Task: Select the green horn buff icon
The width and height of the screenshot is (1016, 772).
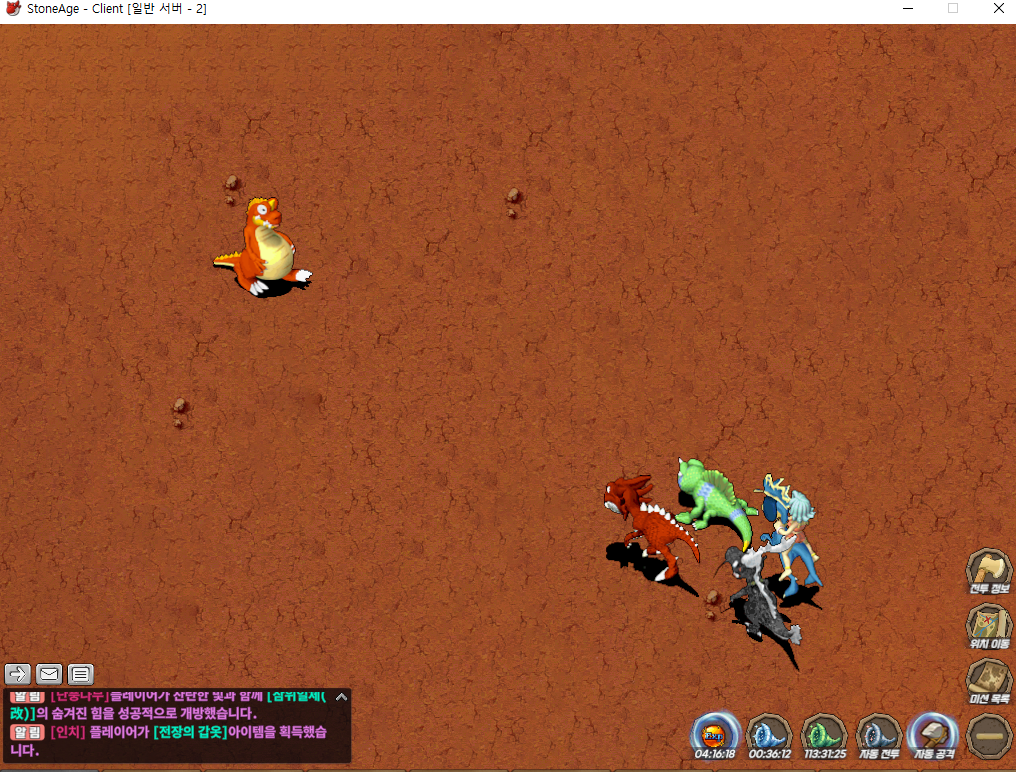Action: [x=825, y=735]
